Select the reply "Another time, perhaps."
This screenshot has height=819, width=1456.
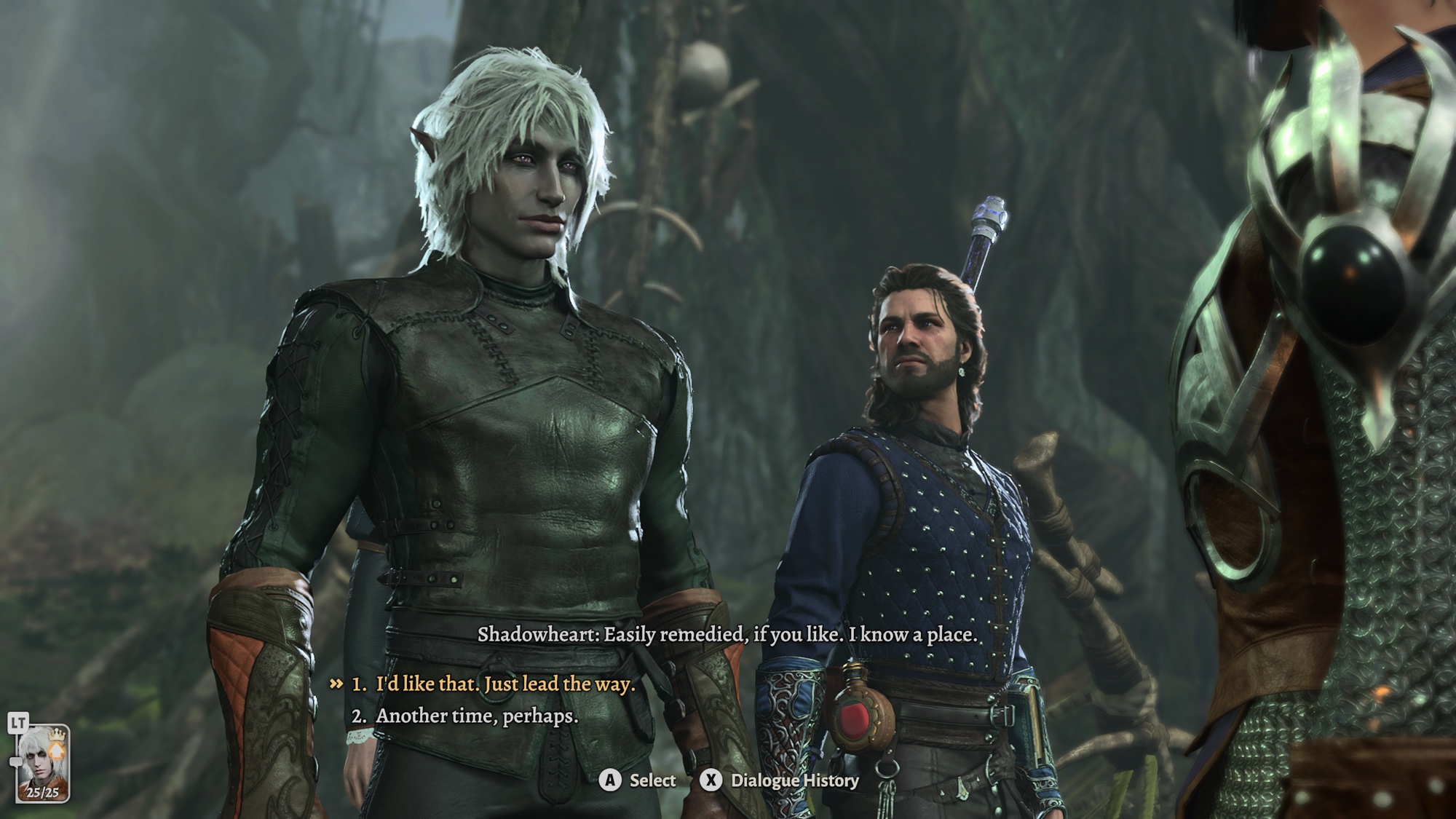pos(477,716)
